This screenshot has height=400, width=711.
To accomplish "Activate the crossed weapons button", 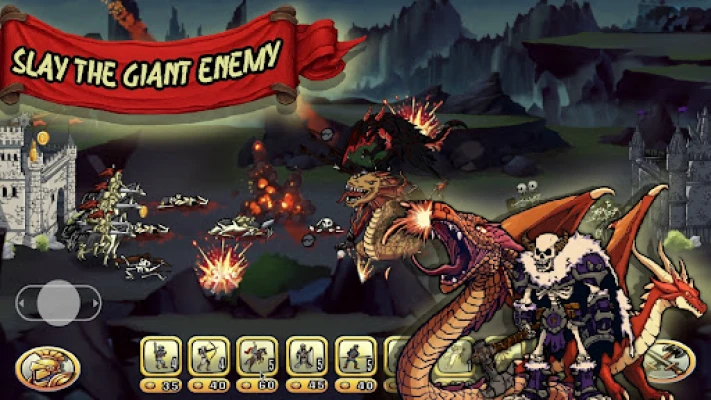I will 668,363.
